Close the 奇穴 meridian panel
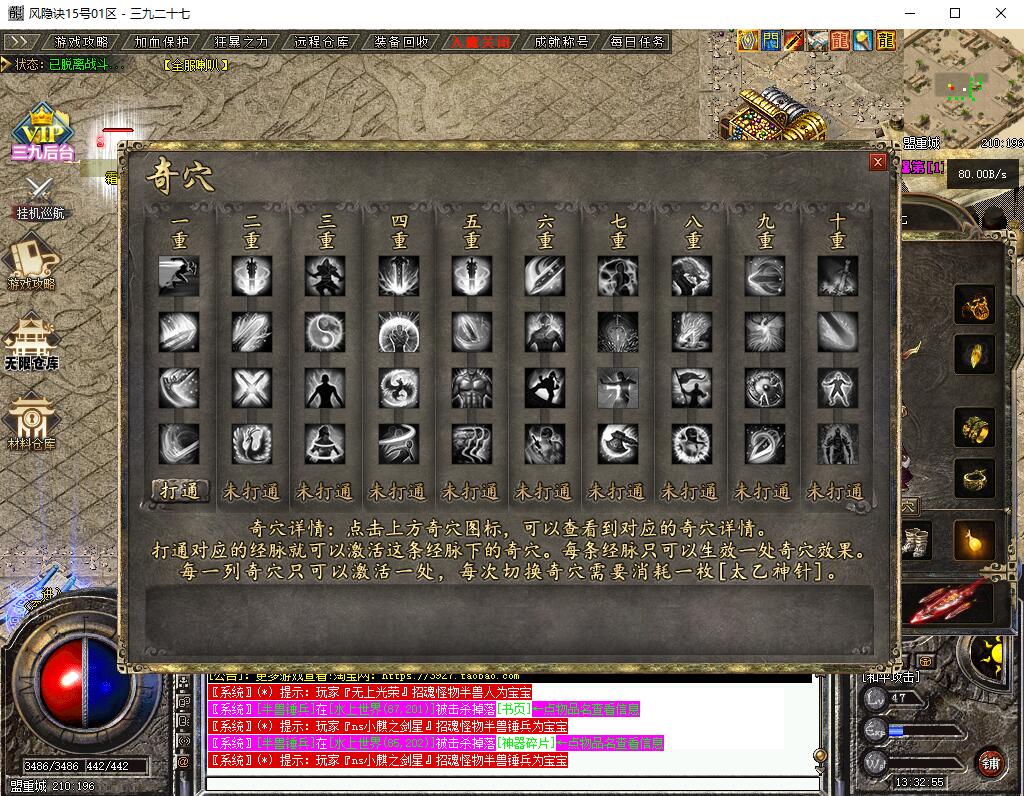 click(x=877, y=162)
